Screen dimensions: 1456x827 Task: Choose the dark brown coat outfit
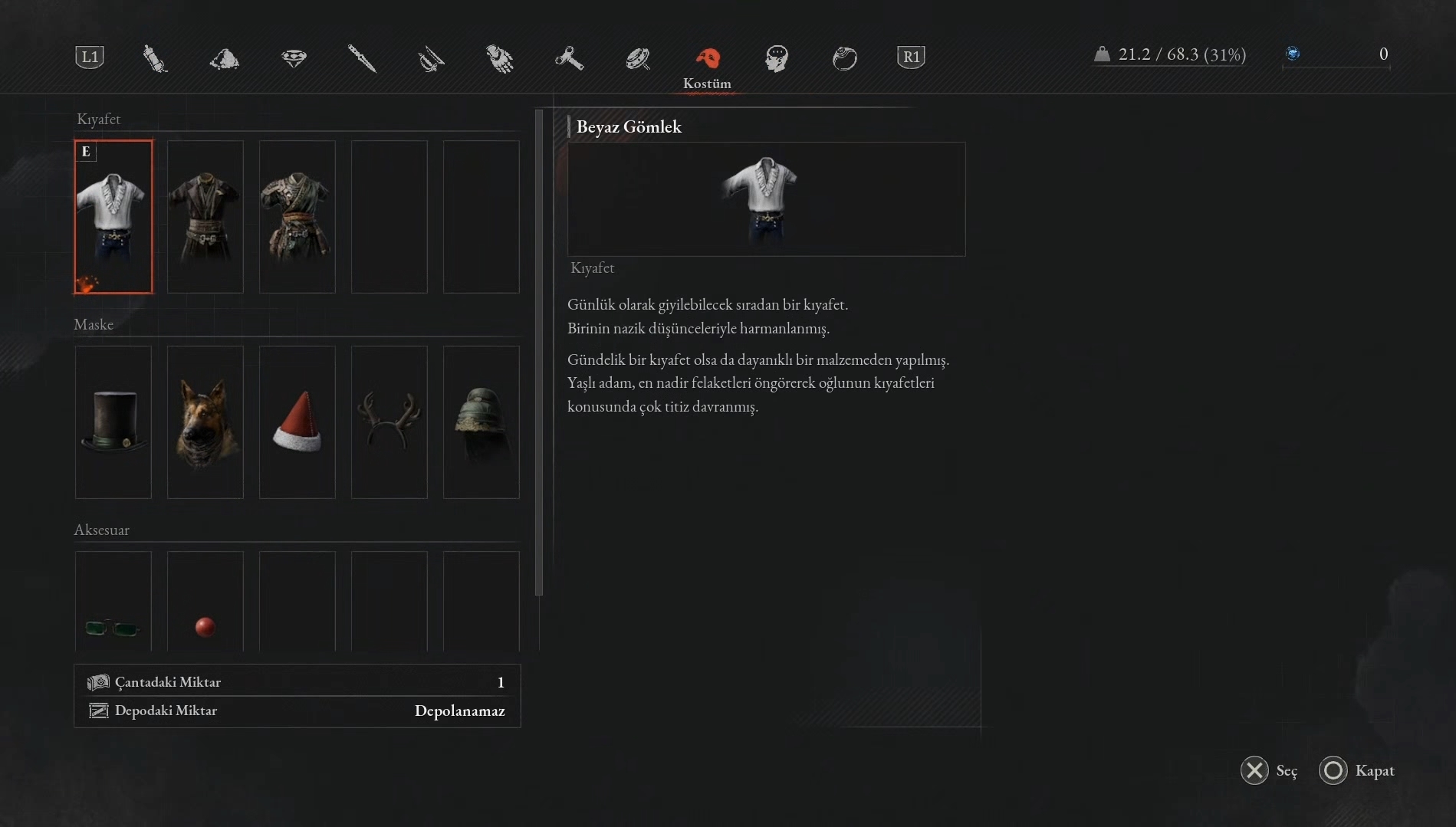coord(205,216)
